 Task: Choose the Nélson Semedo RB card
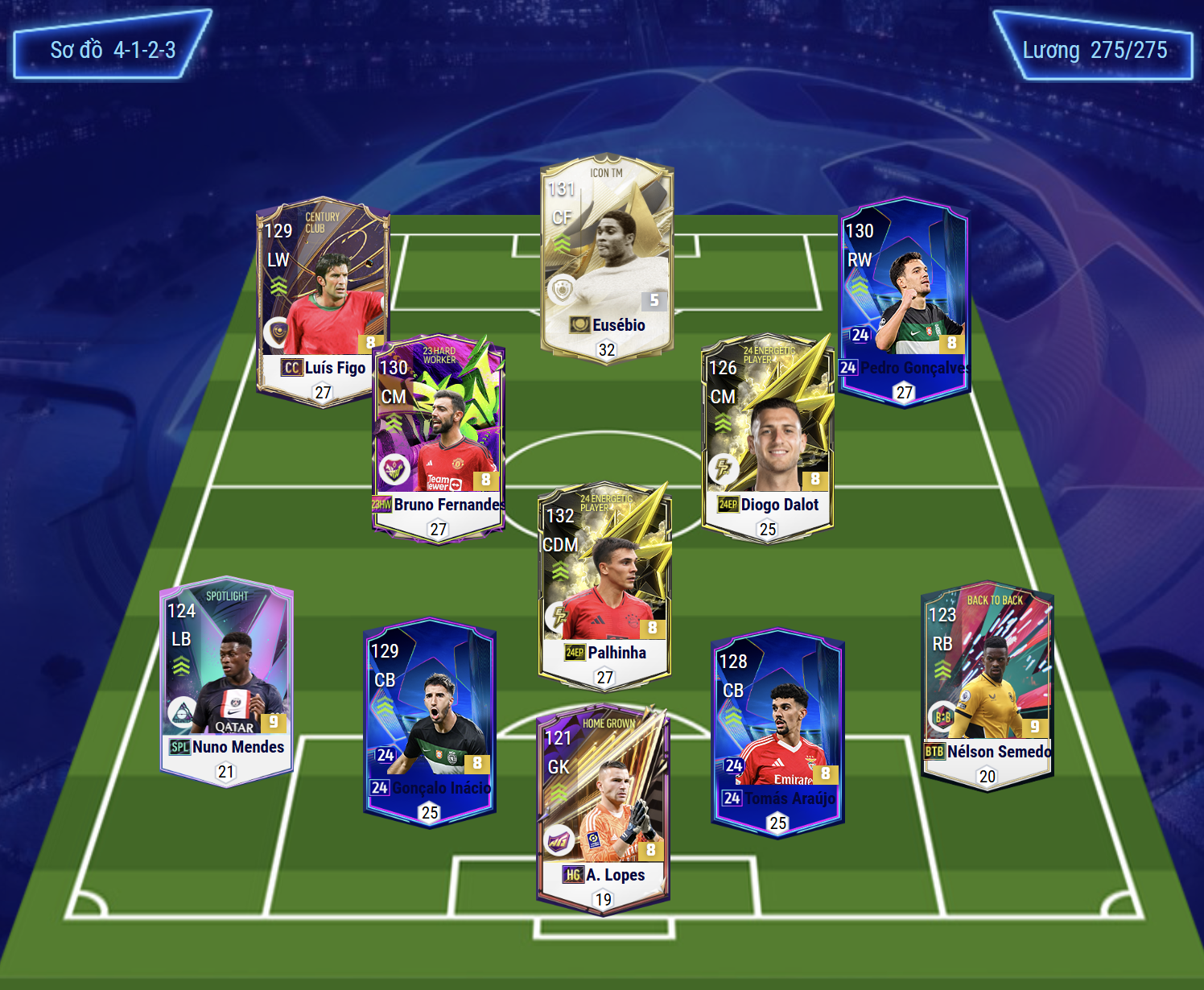[x=987, y=686]
